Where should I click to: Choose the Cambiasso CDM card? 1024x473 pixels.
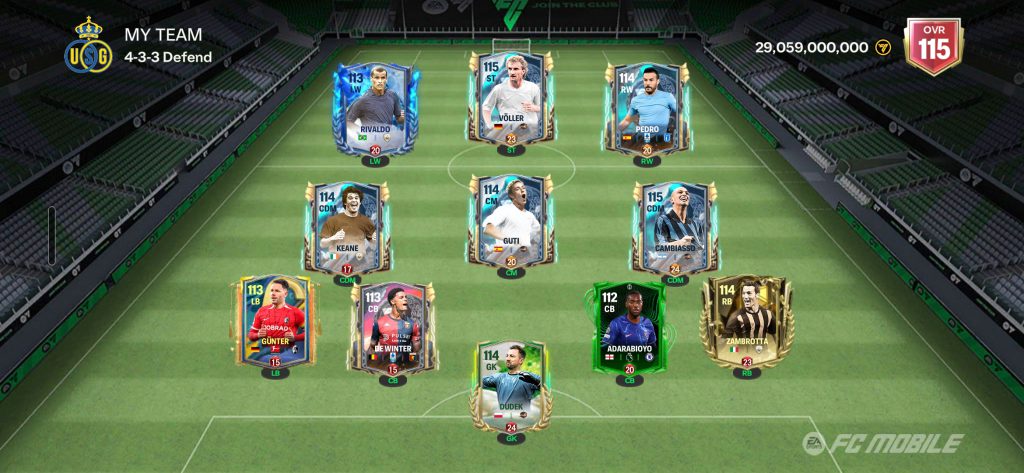point(676,224)
